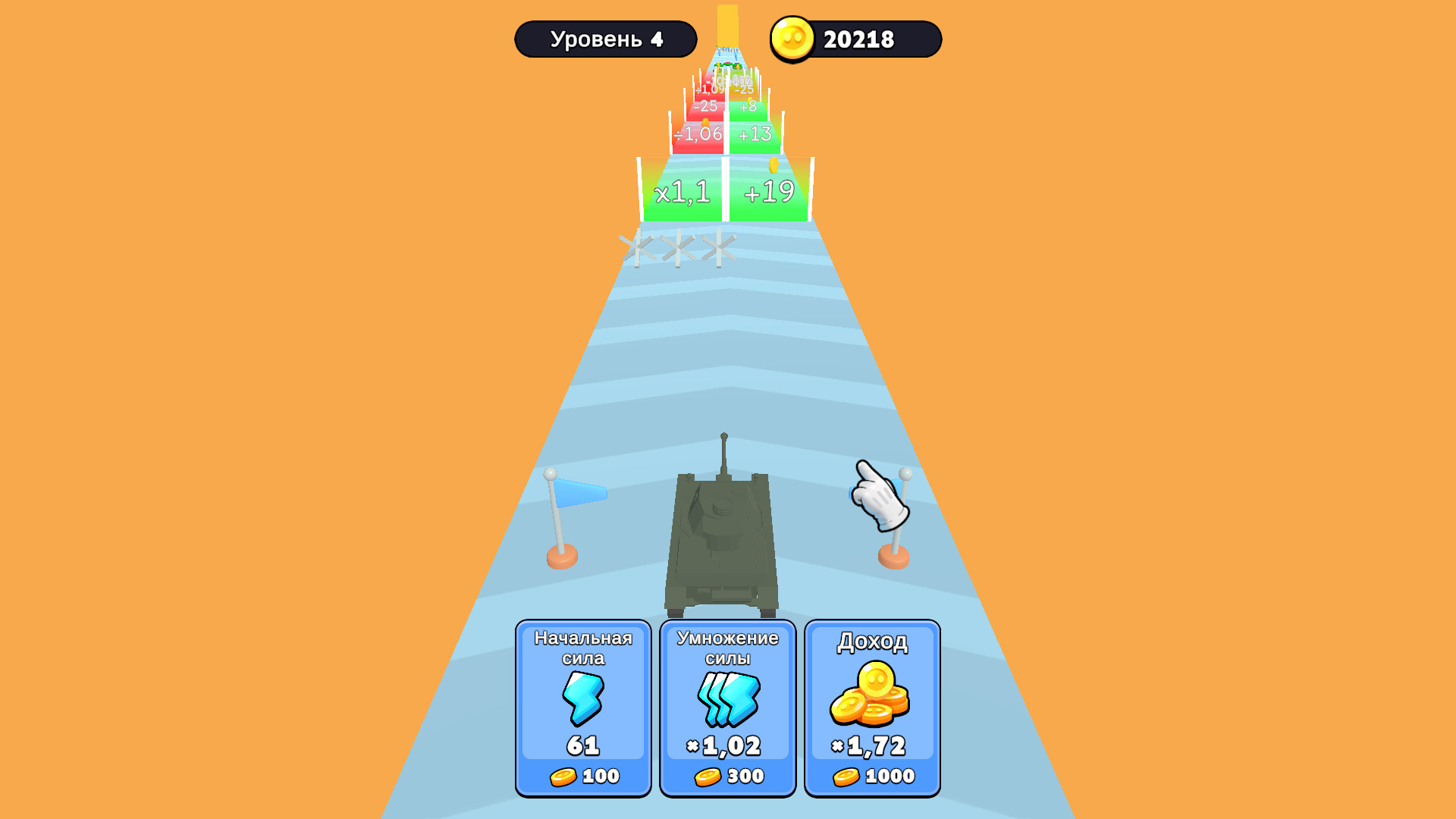Open the Начальная сила upgrade card
Image resolution: width=1456 pixels, height=819 pixels.
pyautogui.click(x=582, y=705)
